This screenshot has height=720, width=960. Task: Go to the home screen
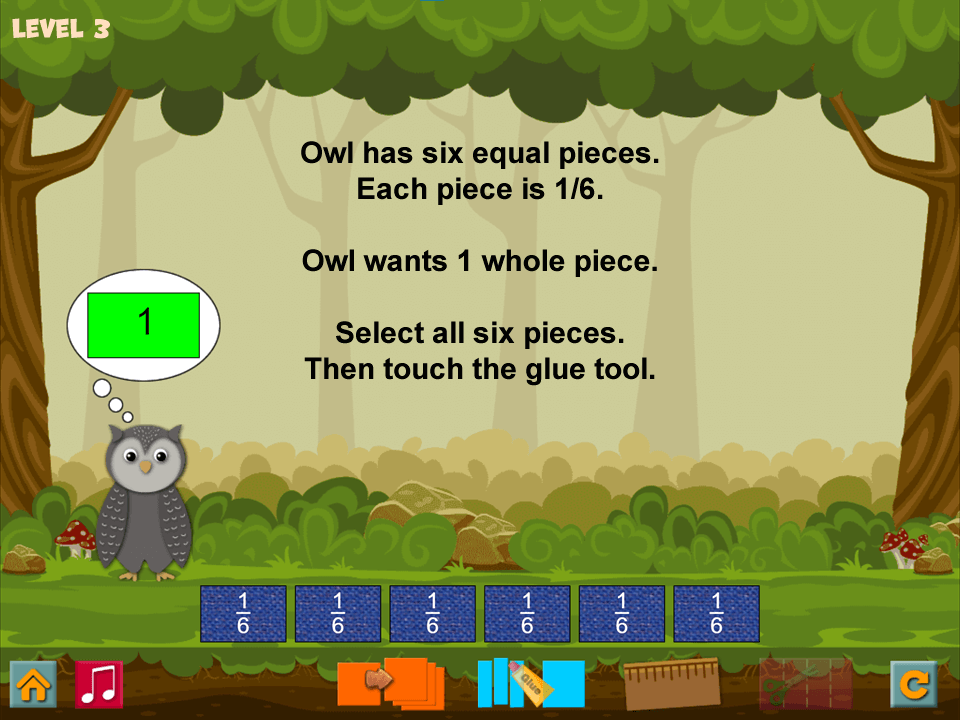coord(33,684)
